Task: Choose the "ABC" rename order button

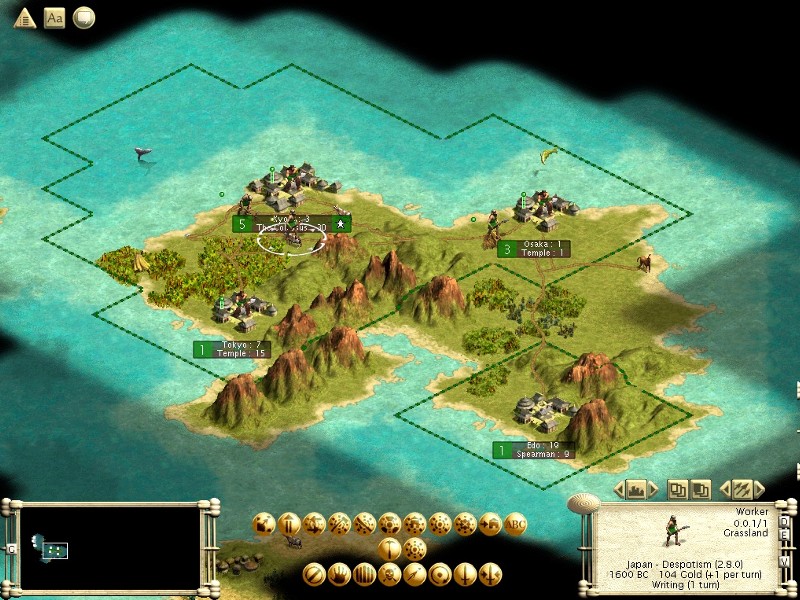Action: click(x=516, y=523)
